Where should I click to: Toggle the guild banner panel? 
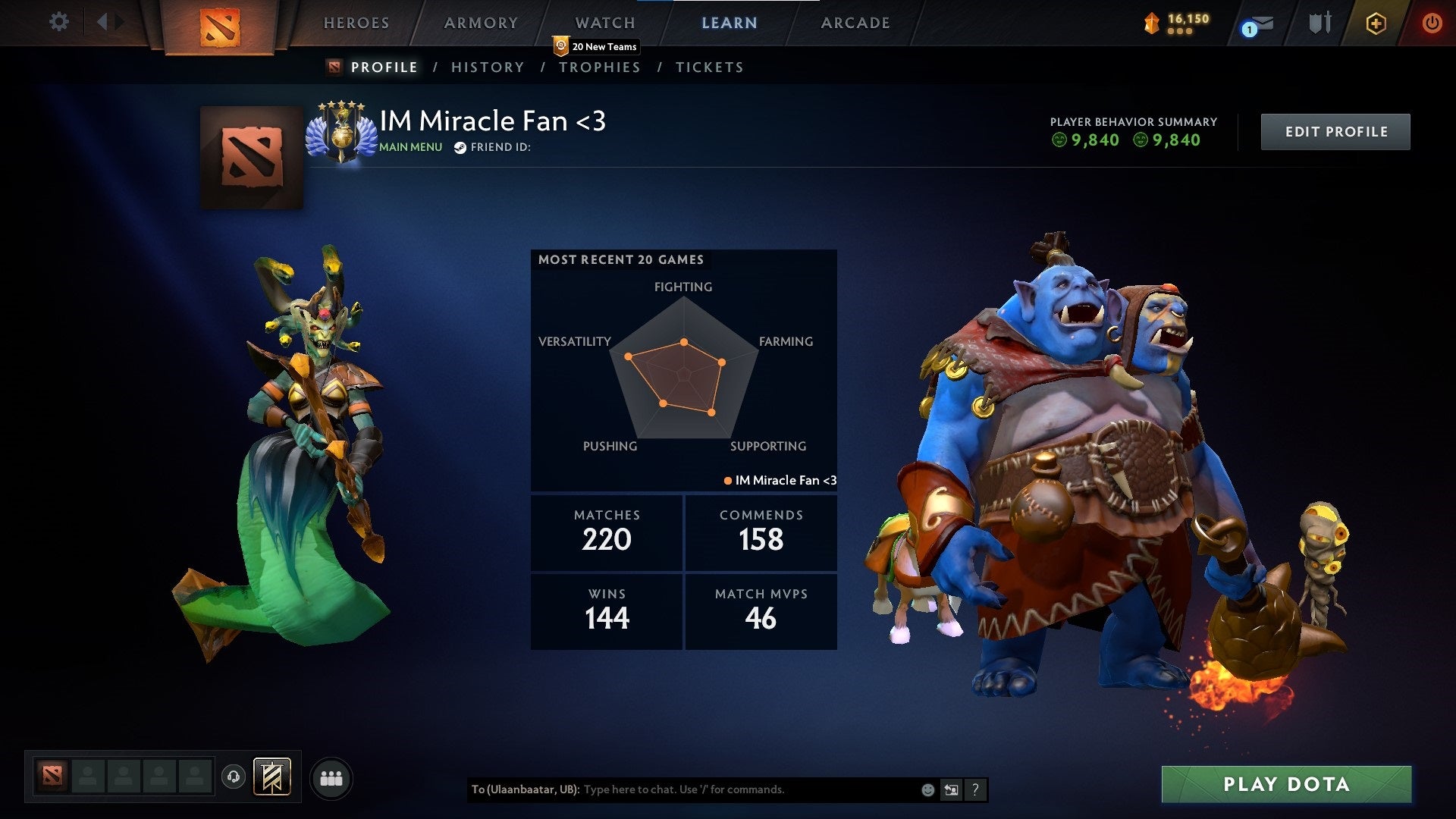point(271,777)
